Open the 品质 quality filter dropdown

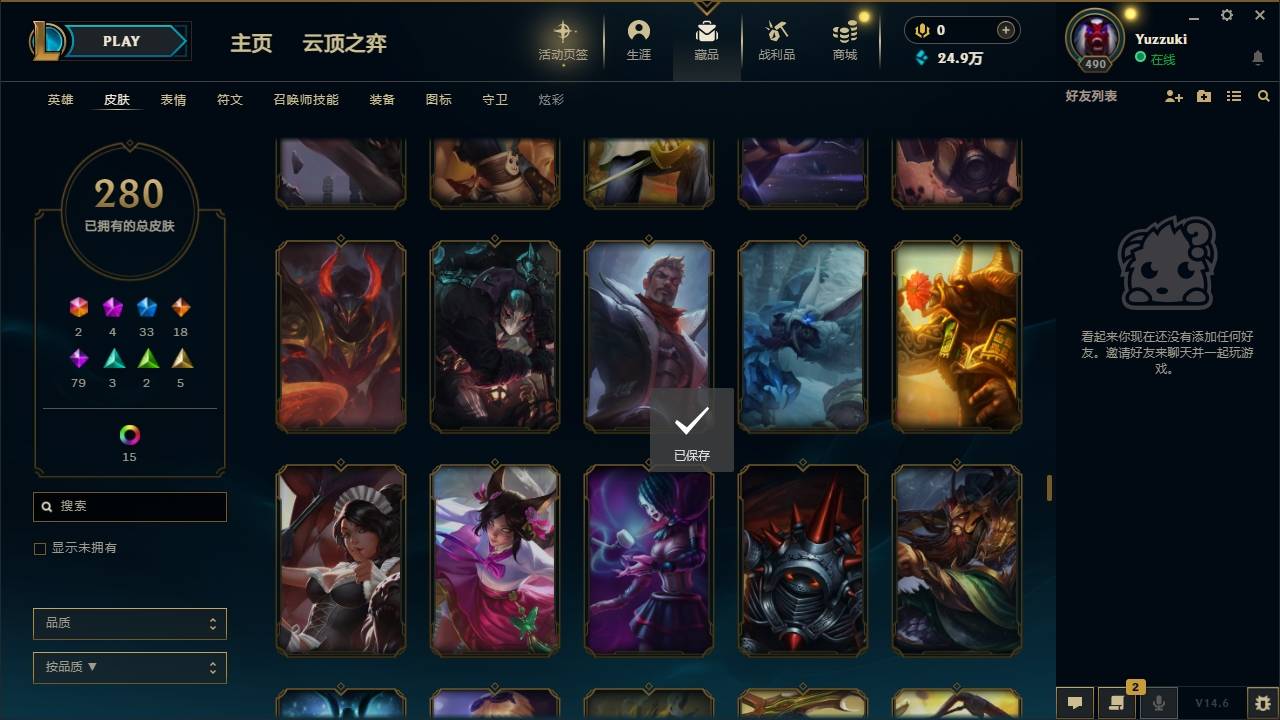(x=129, y=623)
